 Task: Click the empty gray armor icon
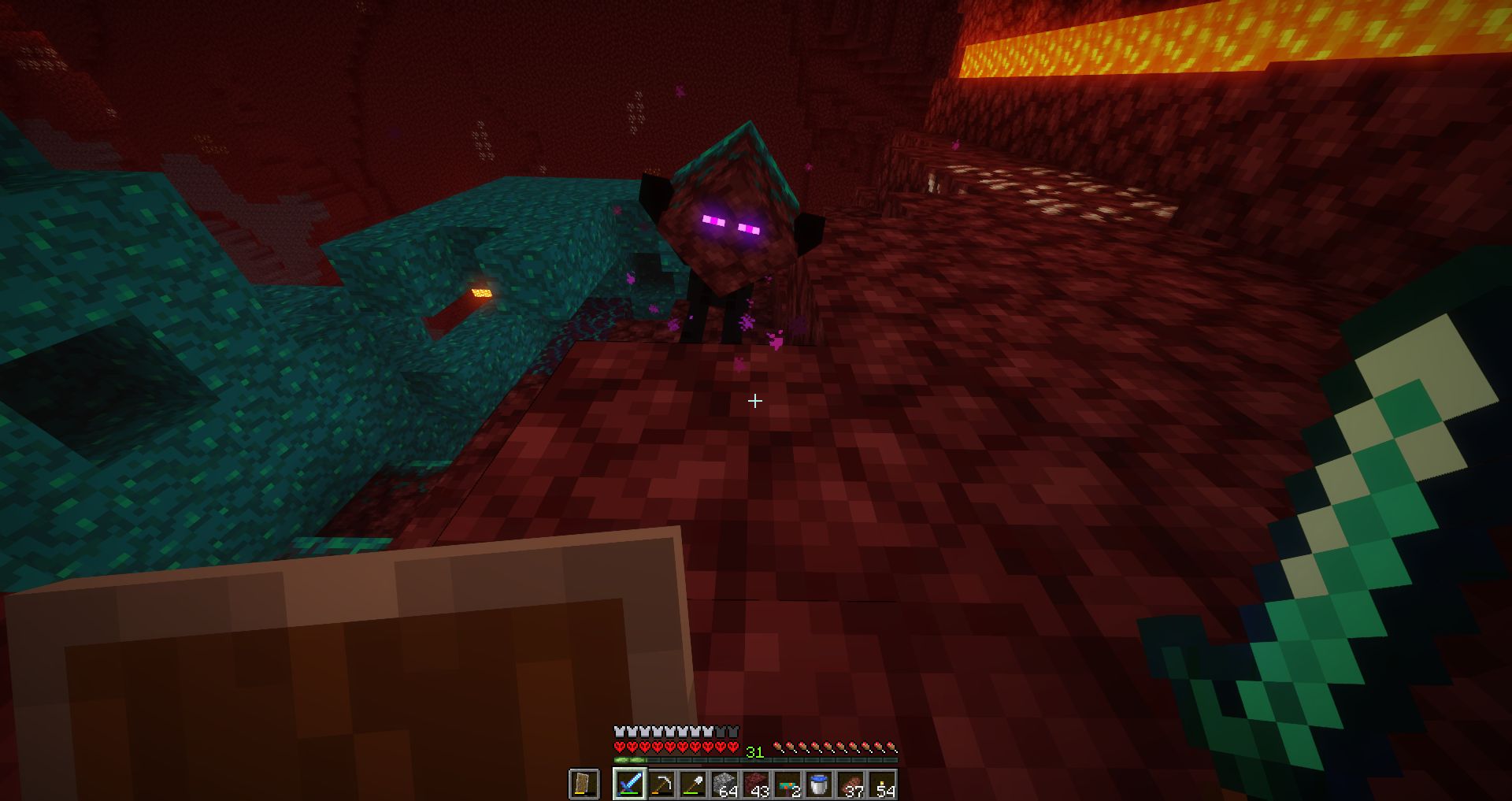[x=731, y=731]
